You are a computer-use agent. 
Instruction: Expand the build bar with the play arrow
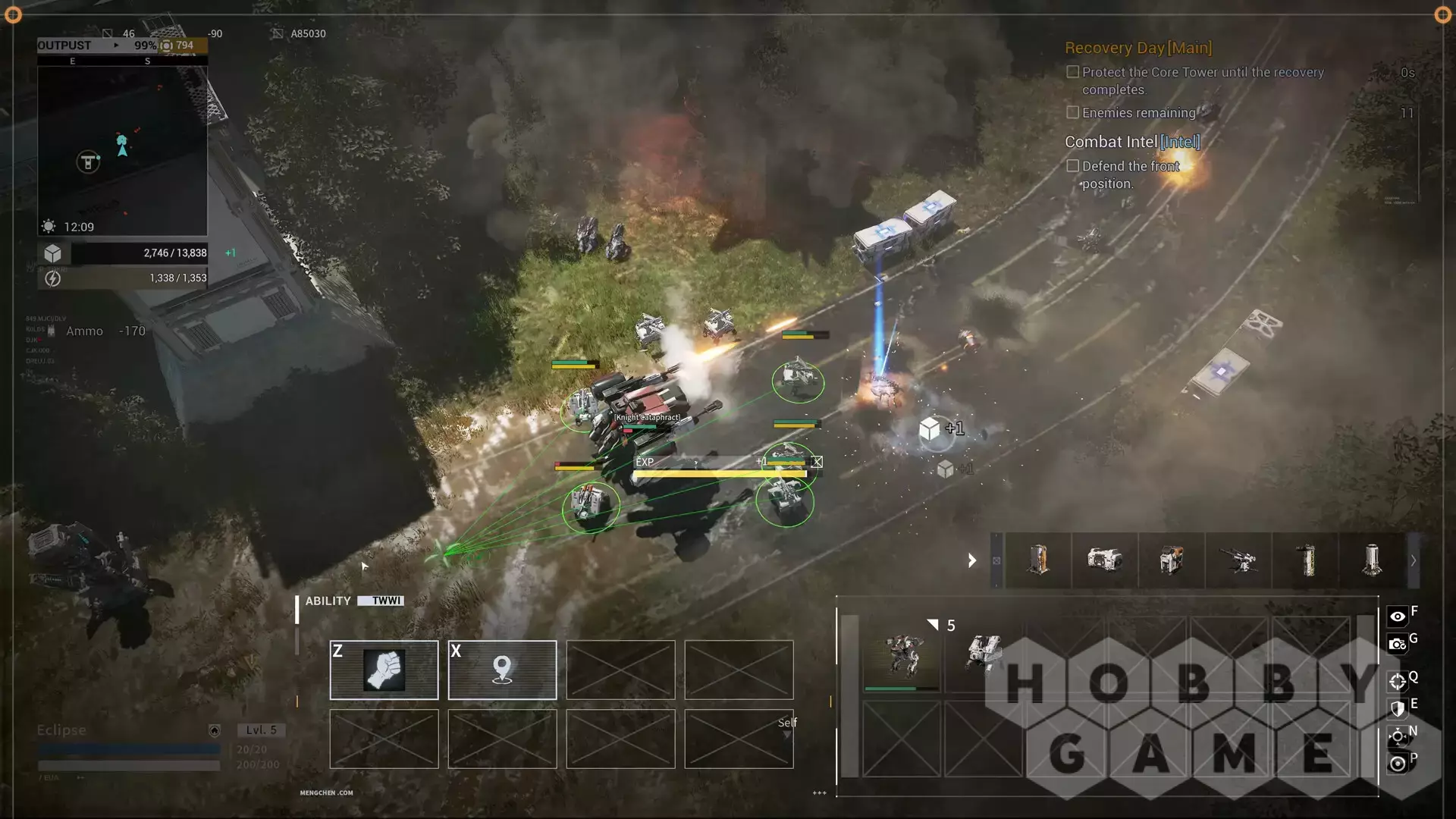972,561
